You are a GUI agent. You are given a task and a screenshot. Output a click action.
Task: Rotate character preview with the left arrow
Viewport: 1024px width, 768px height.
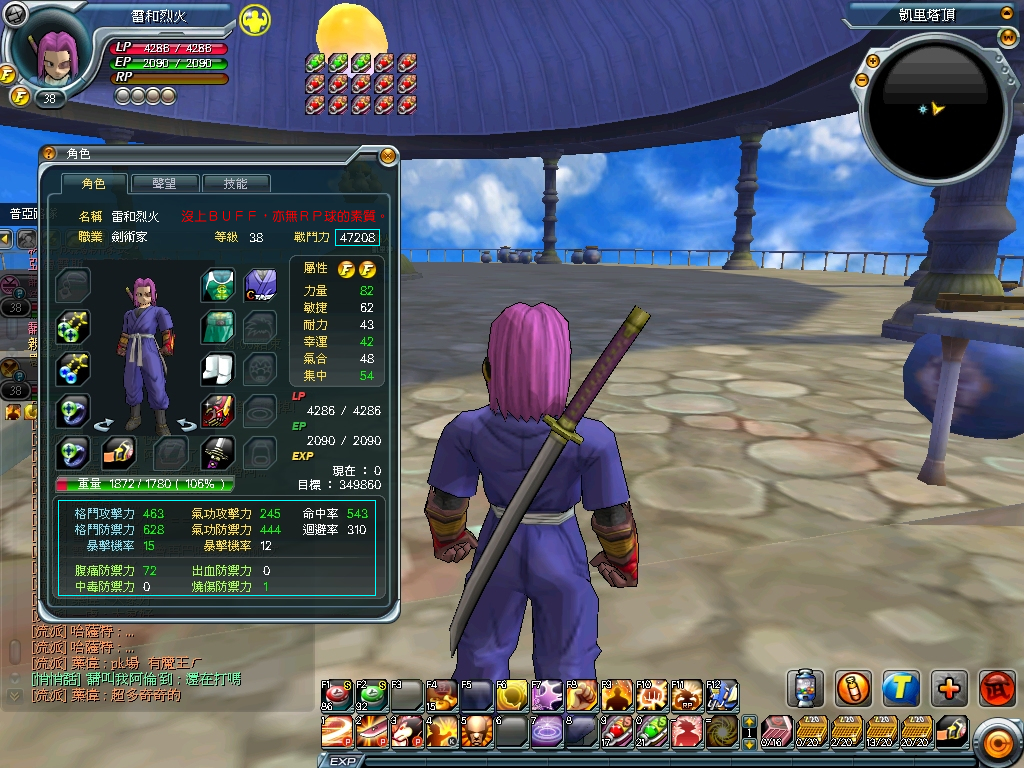coord(103,424)
